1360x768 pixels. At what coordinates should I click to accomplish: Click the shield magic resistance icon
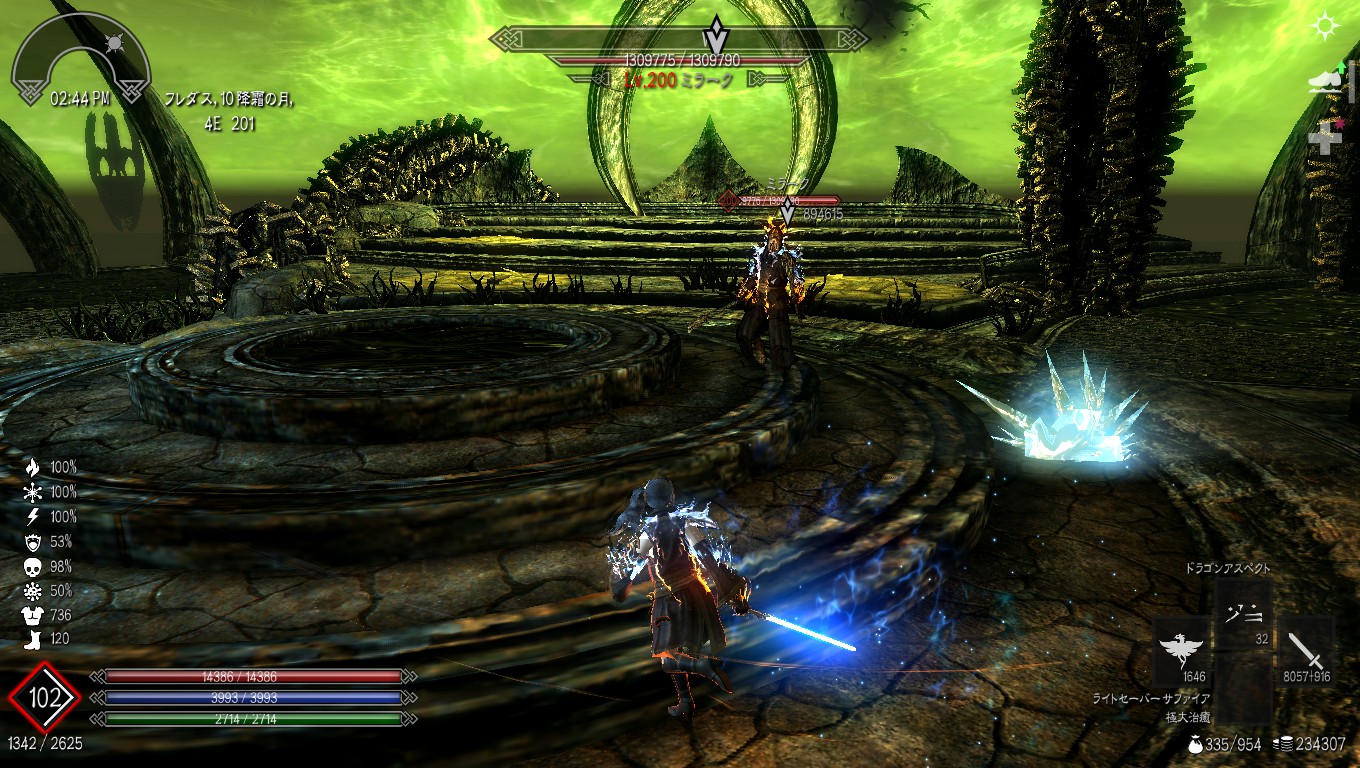(33, 542)
